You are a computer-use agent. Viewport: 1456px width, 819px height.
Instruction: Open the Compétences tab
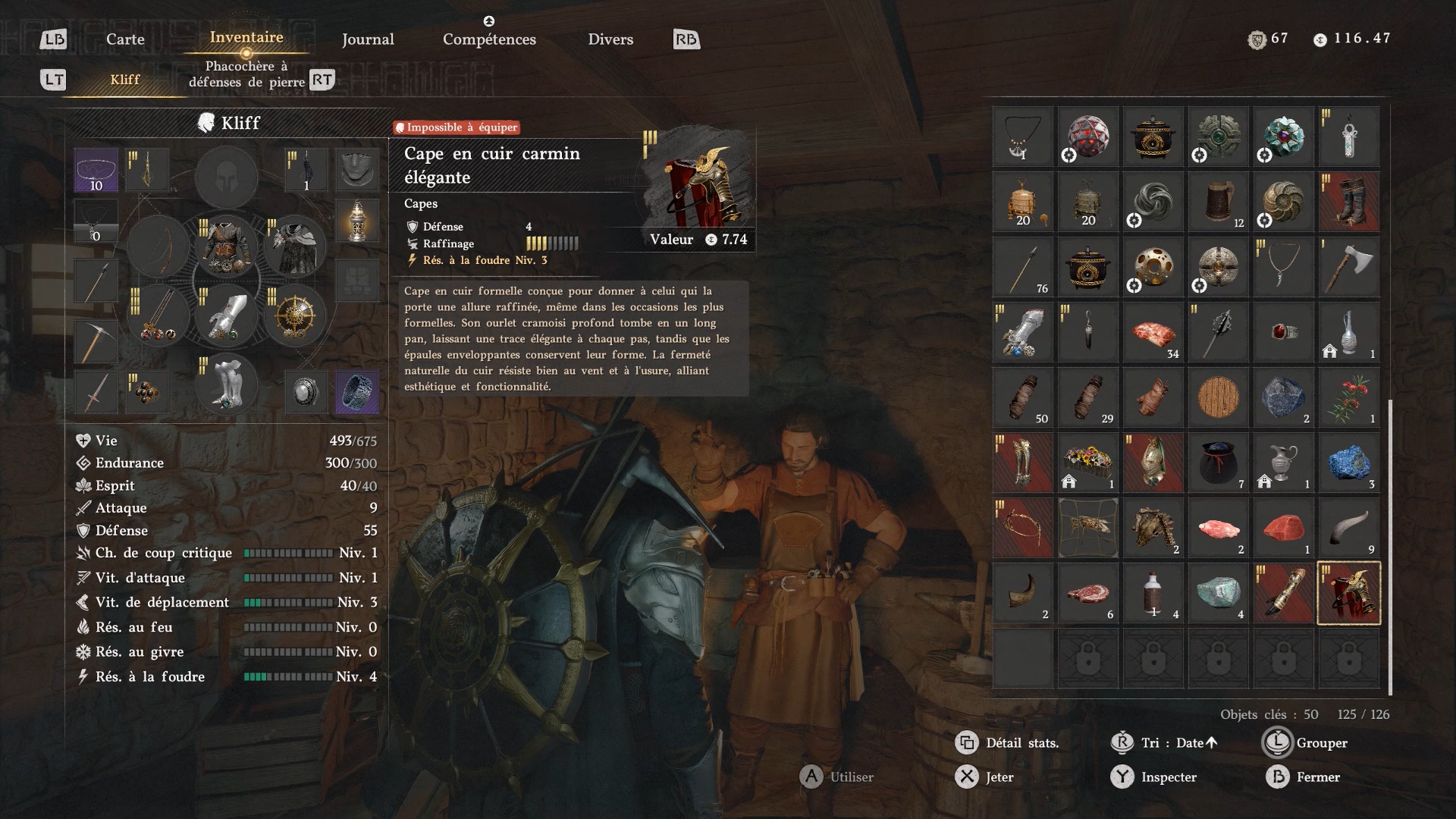tap(489, 39)
